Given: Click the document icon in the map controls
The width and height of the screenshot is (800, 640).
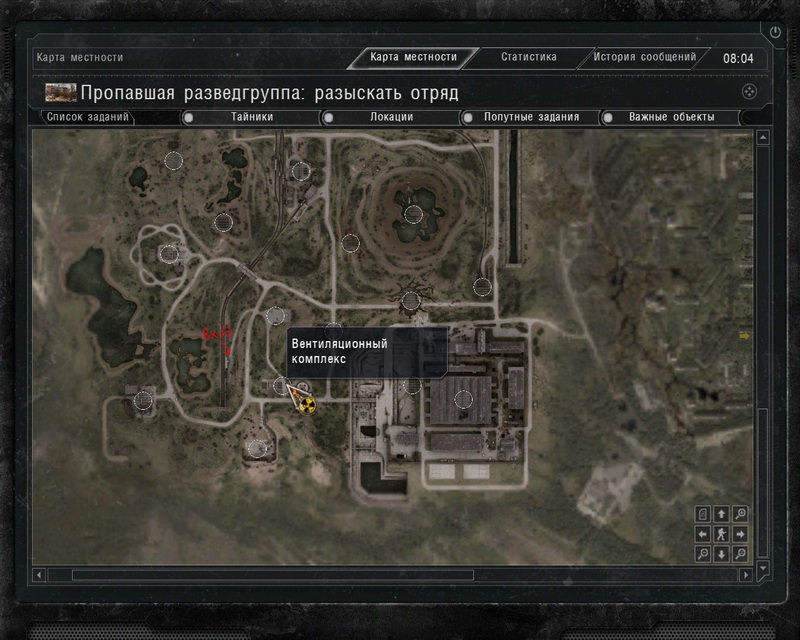Looking at the screenshot, I should click(x=702, y=514).
